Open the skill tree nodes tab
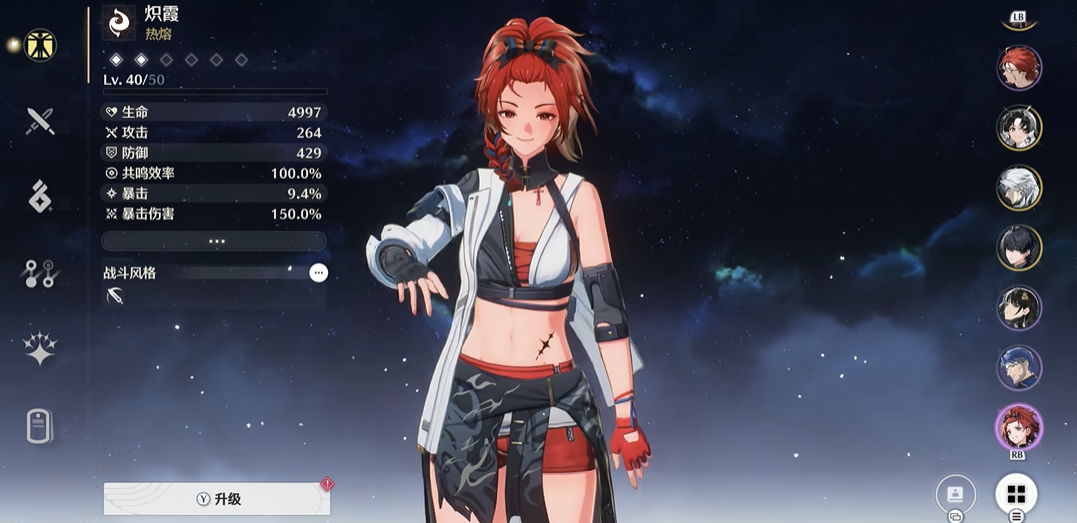Screen dimensions: 1077x523 [40, 273]
